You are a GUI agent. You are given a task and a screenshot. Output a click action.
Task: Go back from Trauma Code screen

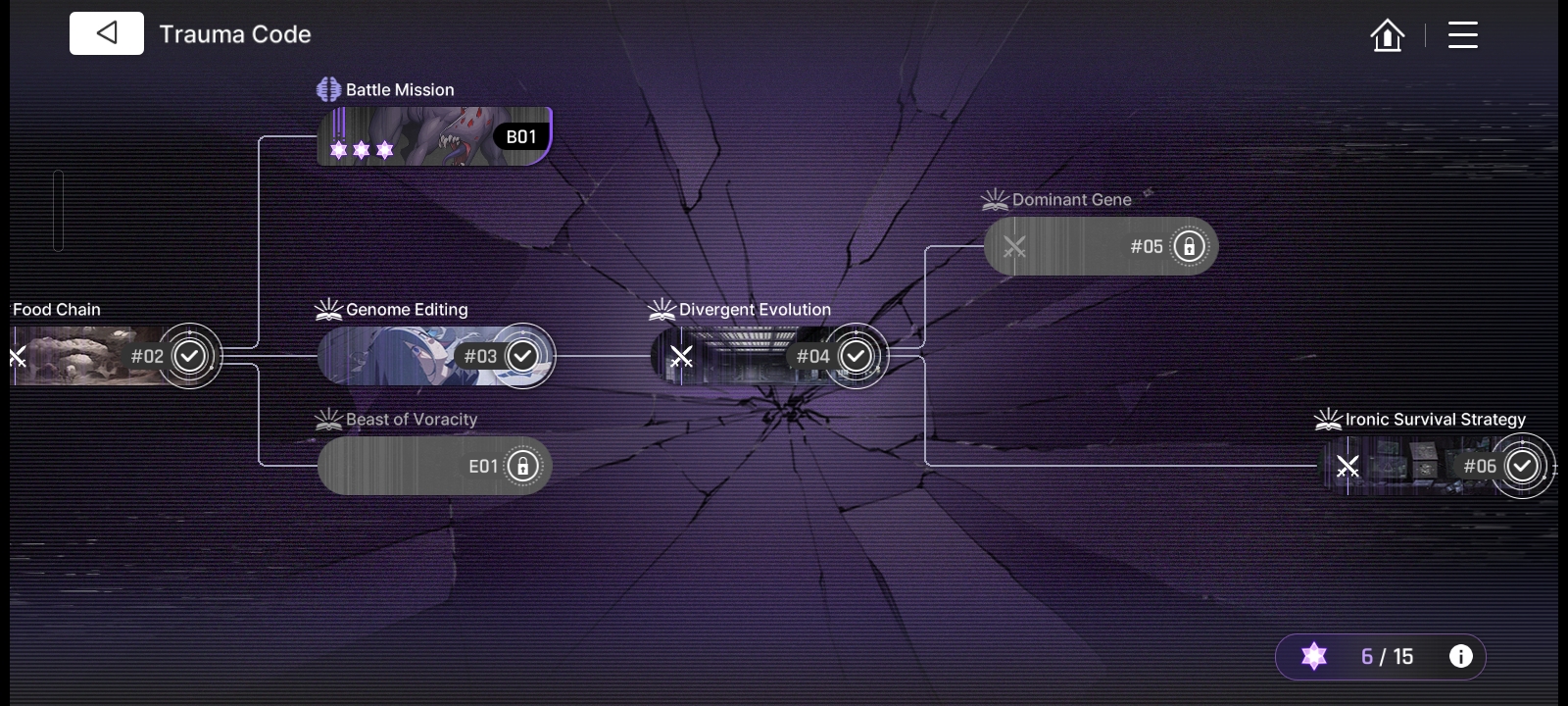click(107, 33)
